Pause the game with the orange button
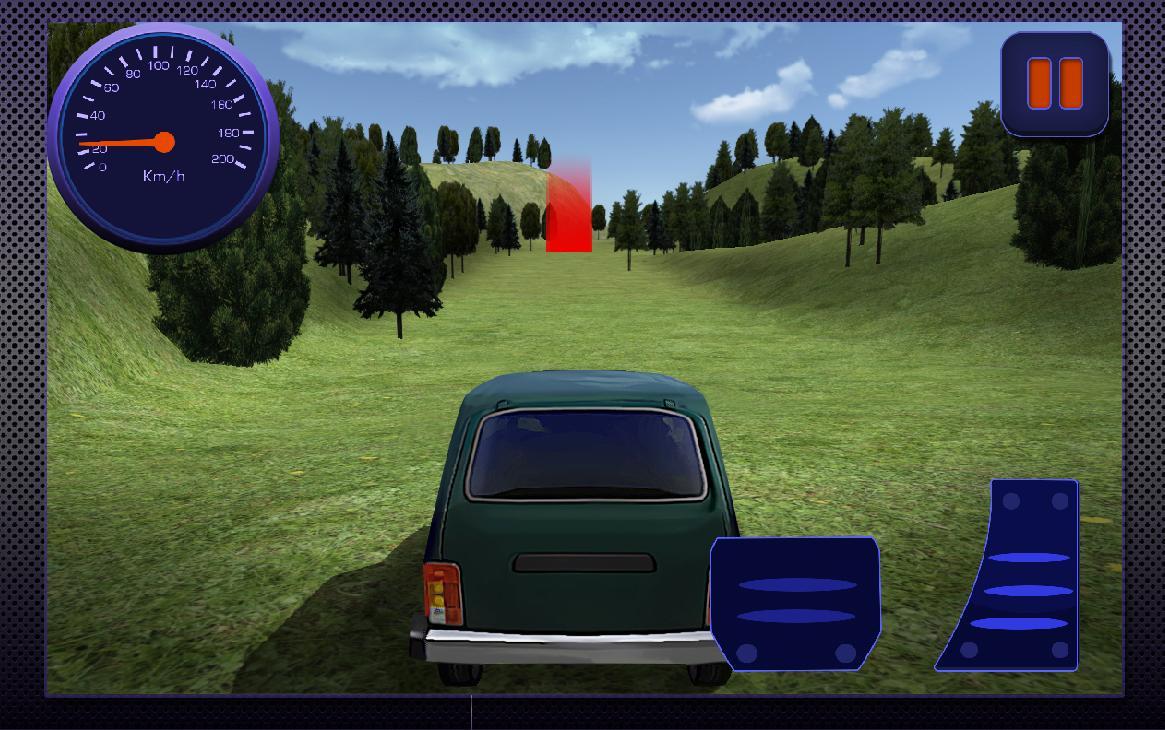 click(1055, 83)
